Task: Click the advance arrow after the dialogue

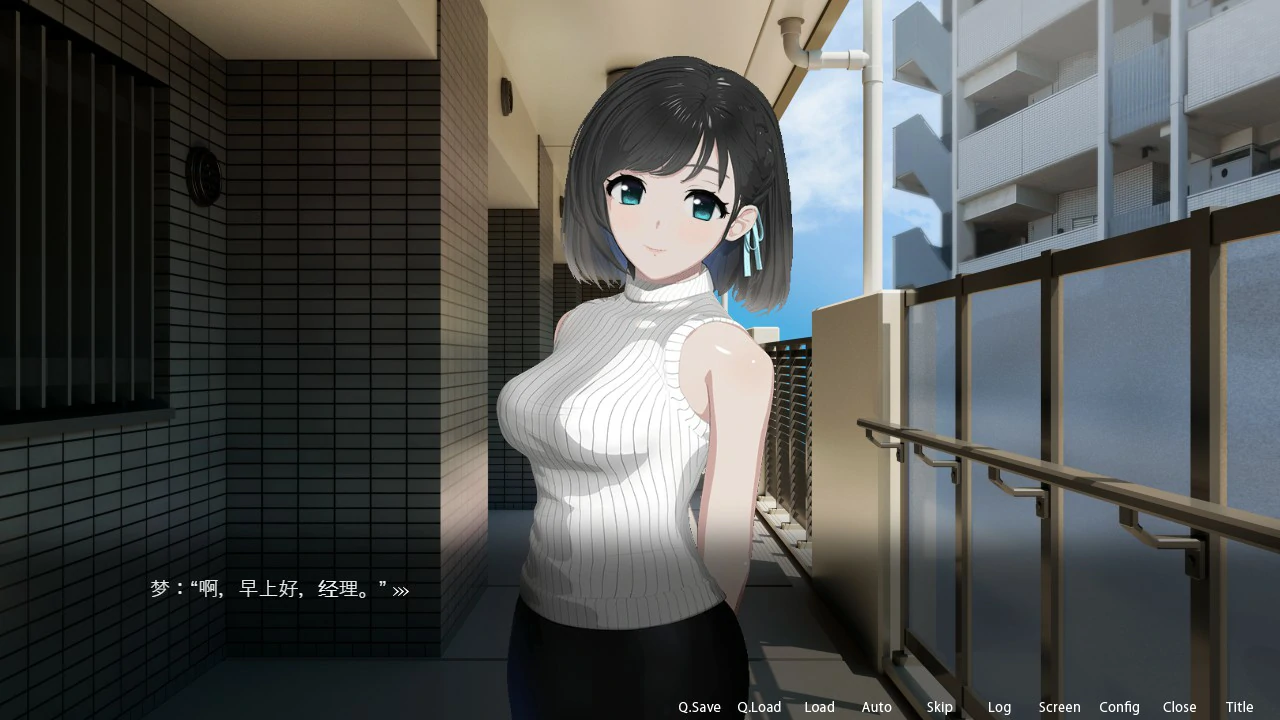Action: tap(400, 590)
